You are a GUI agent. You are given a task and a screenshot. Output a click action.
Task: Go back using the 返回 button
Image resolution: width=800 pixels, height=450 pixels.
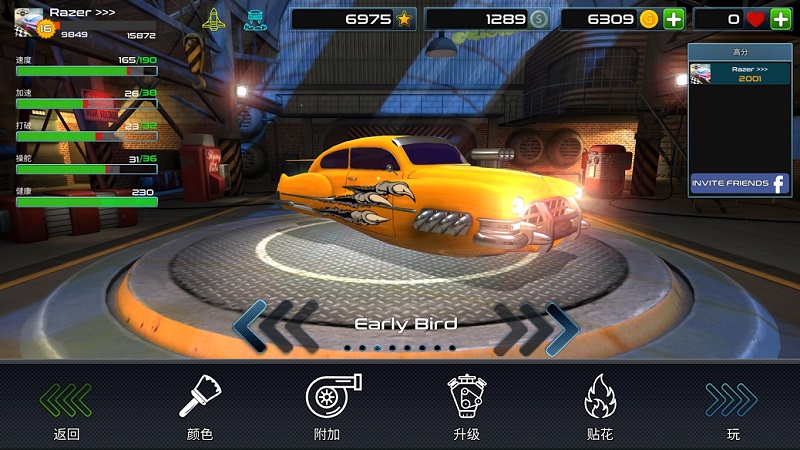[x=66, y=408]
